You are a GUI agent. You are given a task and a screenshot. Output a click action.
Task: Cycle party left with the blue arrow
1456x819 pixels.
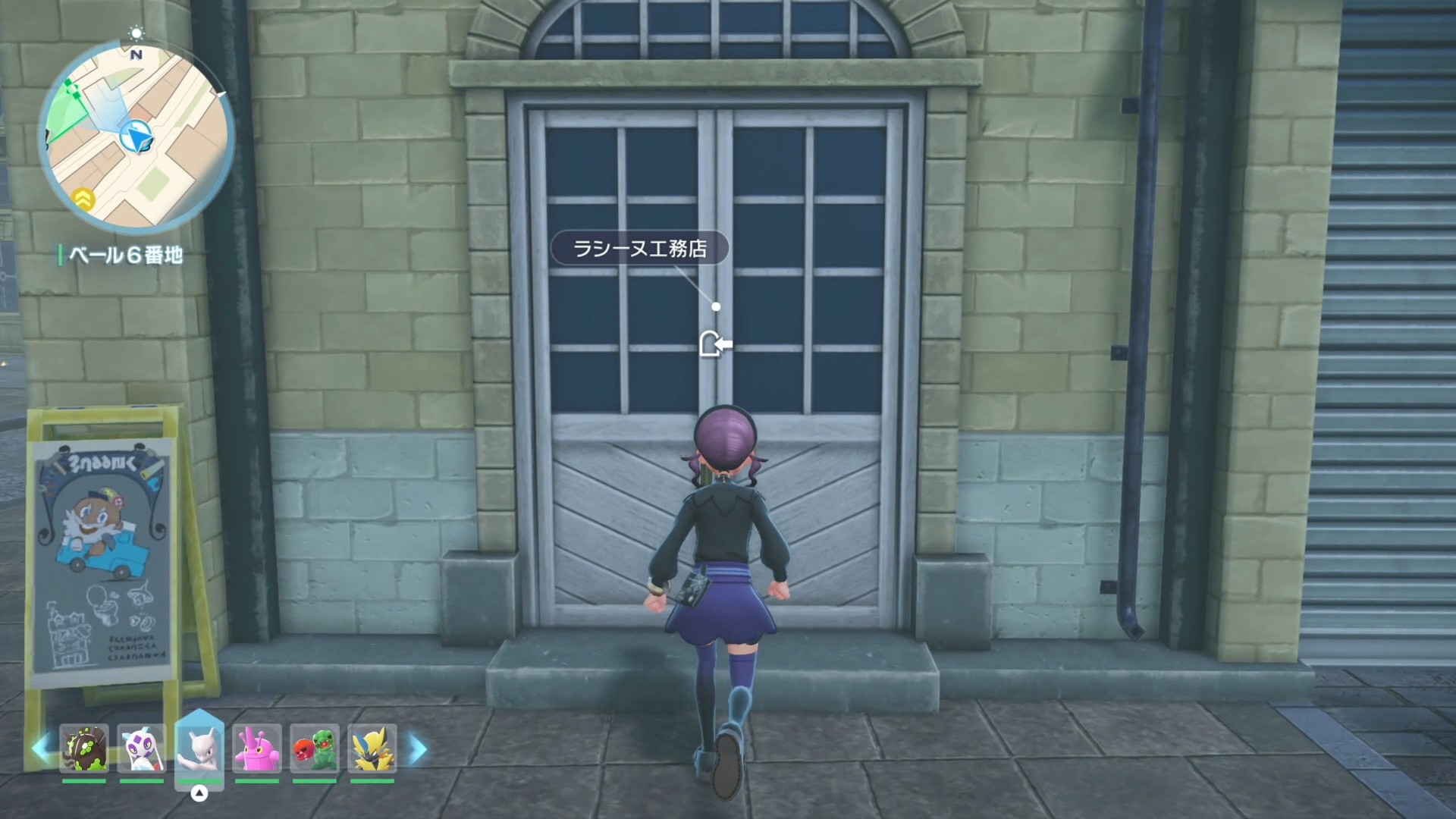[x=41, y=749]
